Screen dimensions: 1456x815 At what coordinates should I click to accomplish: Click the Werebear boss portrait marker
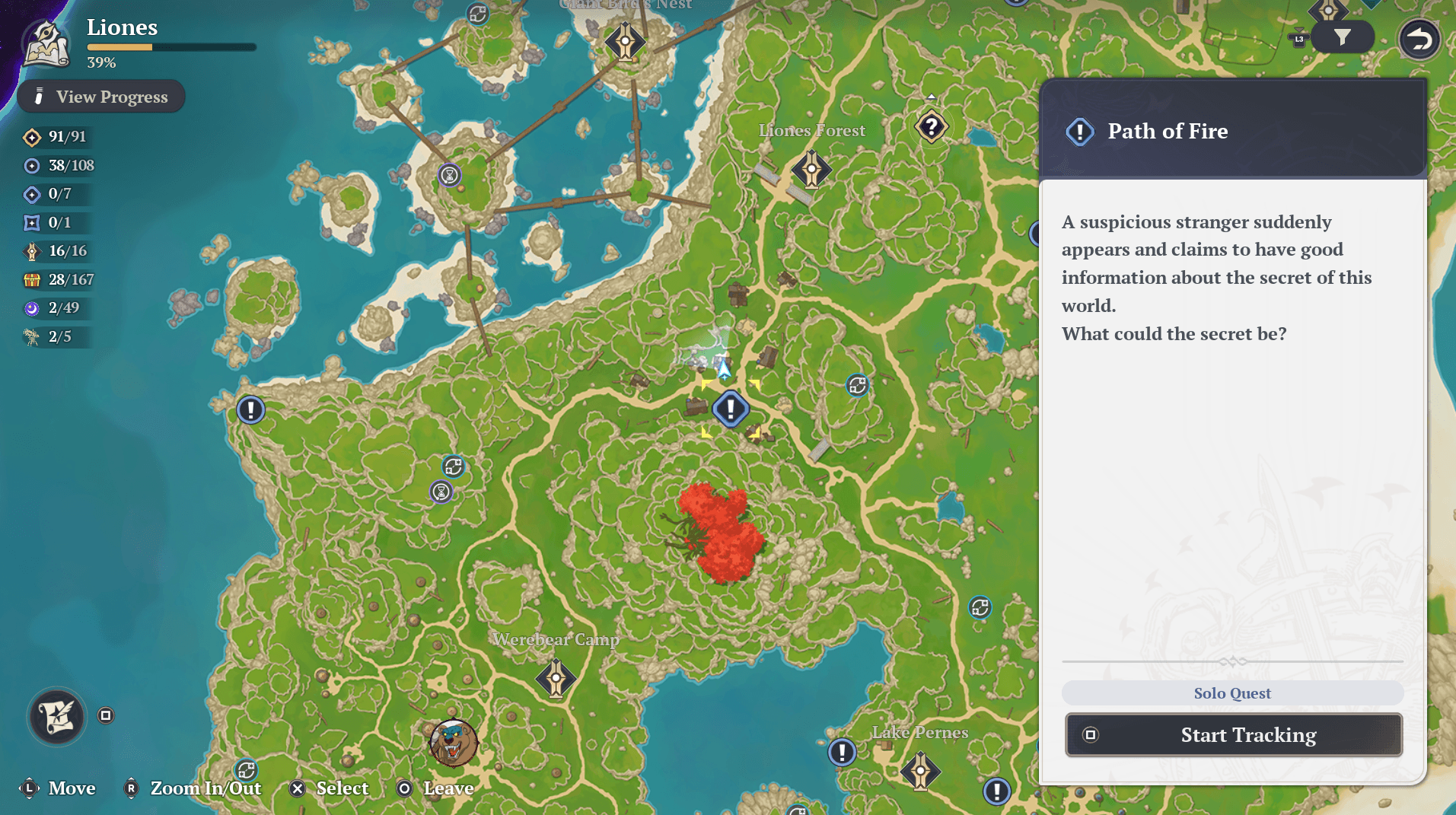pyautogui.click(x=454, y=743)
